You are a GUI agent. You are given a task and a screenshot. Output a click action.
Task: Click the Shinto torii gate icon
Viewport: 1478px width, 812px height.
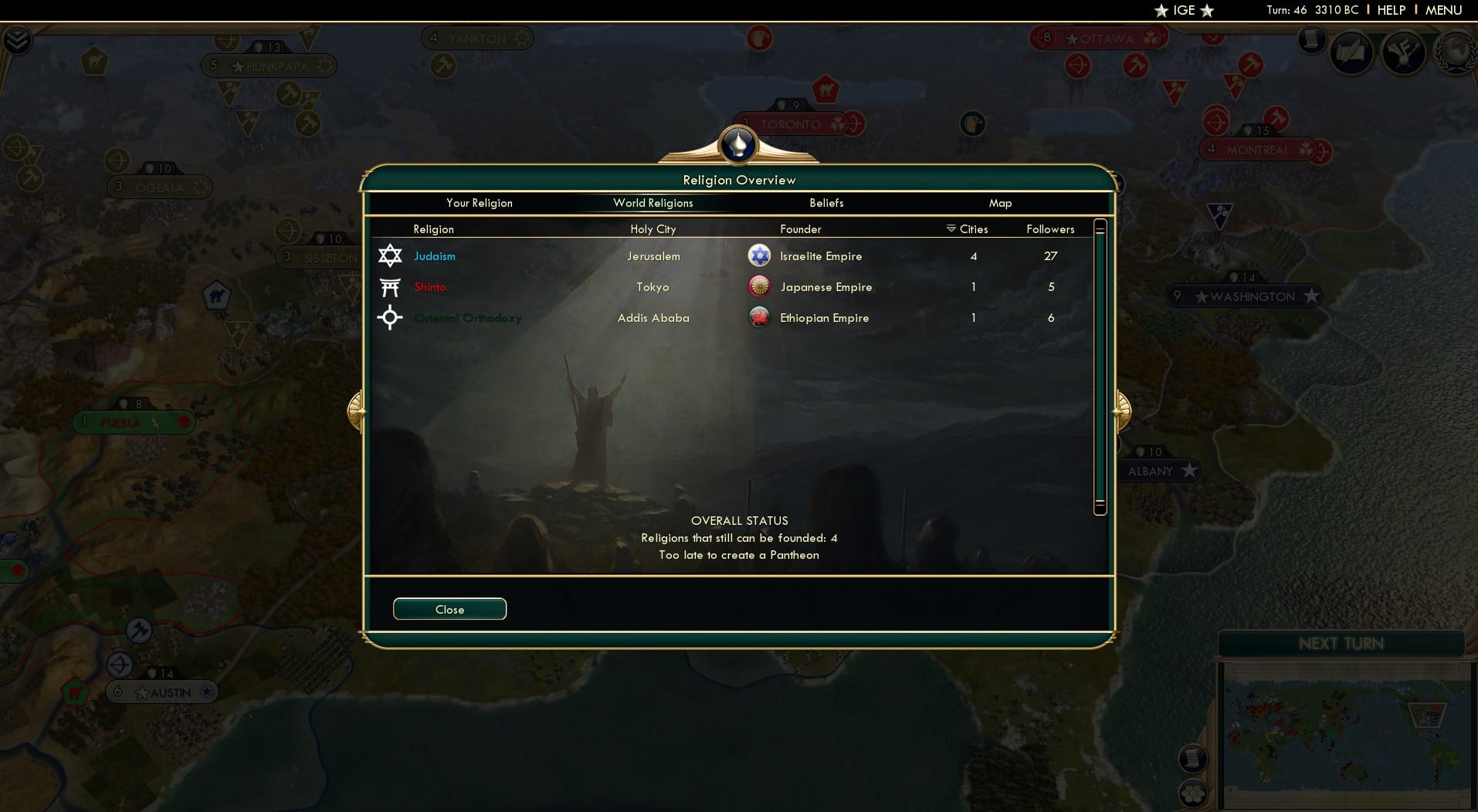coord(391,286)
